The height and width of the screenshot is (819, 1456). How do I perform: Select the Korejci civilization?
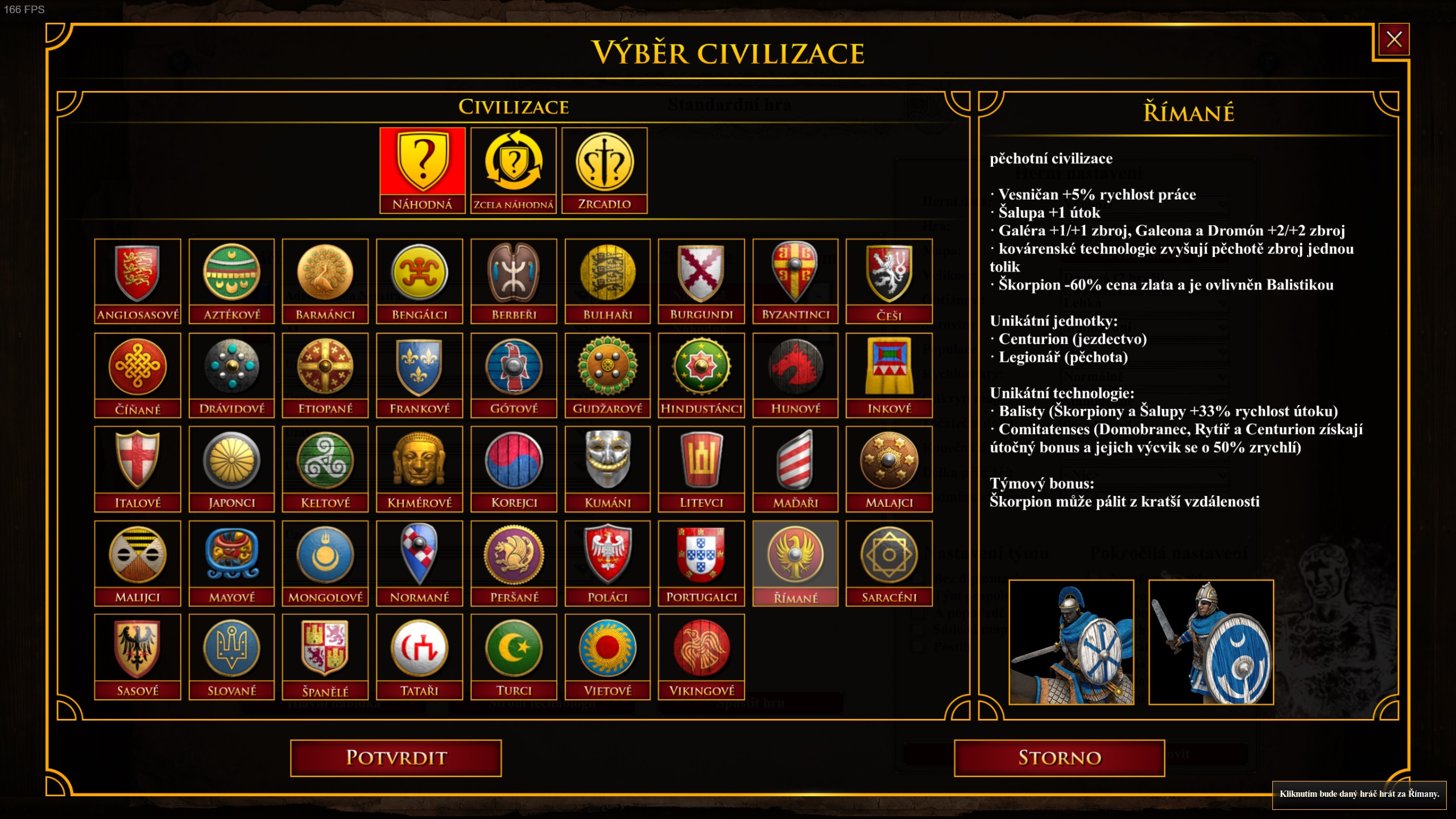514,469
